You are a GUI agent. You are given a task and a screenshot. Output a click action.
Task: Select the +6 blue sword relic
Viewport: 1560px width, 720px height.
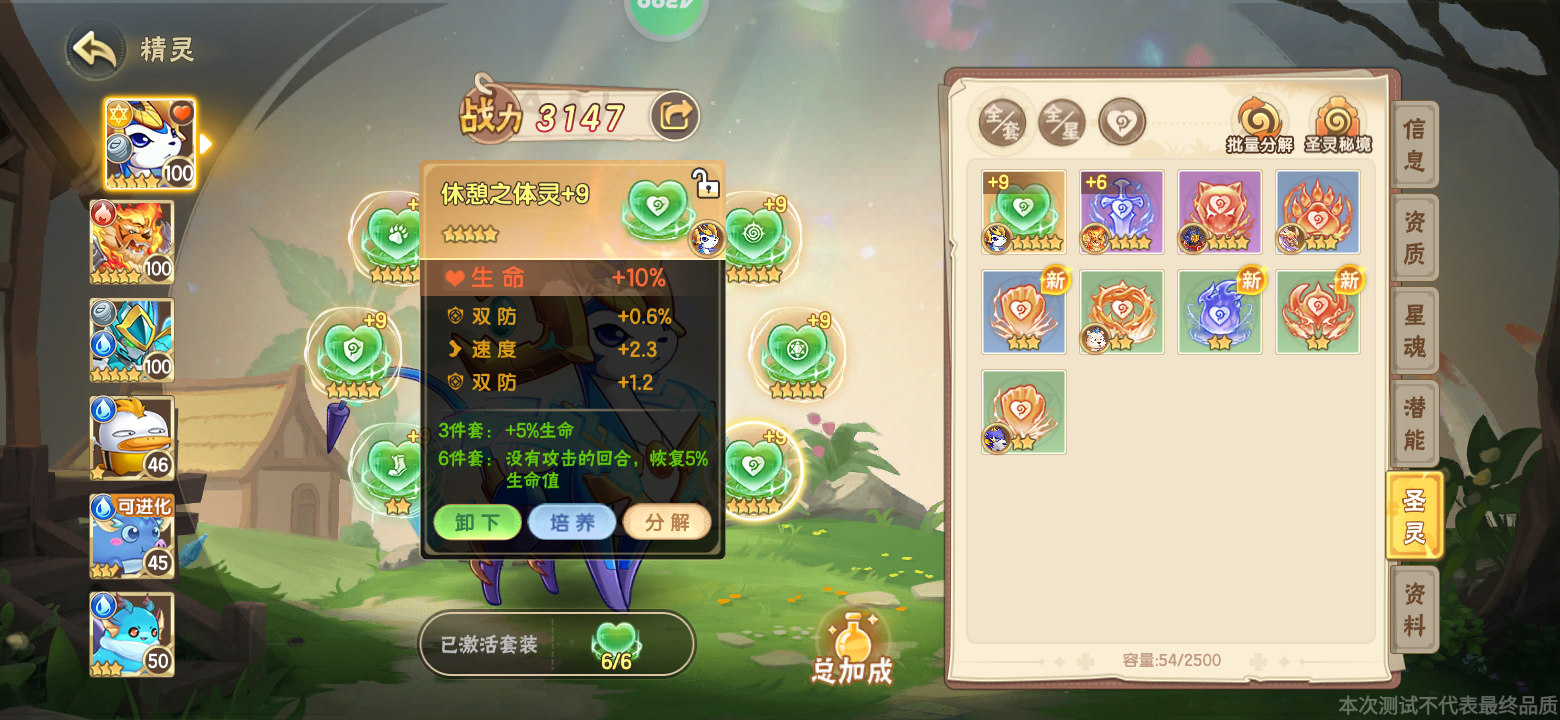(1121, 211)
